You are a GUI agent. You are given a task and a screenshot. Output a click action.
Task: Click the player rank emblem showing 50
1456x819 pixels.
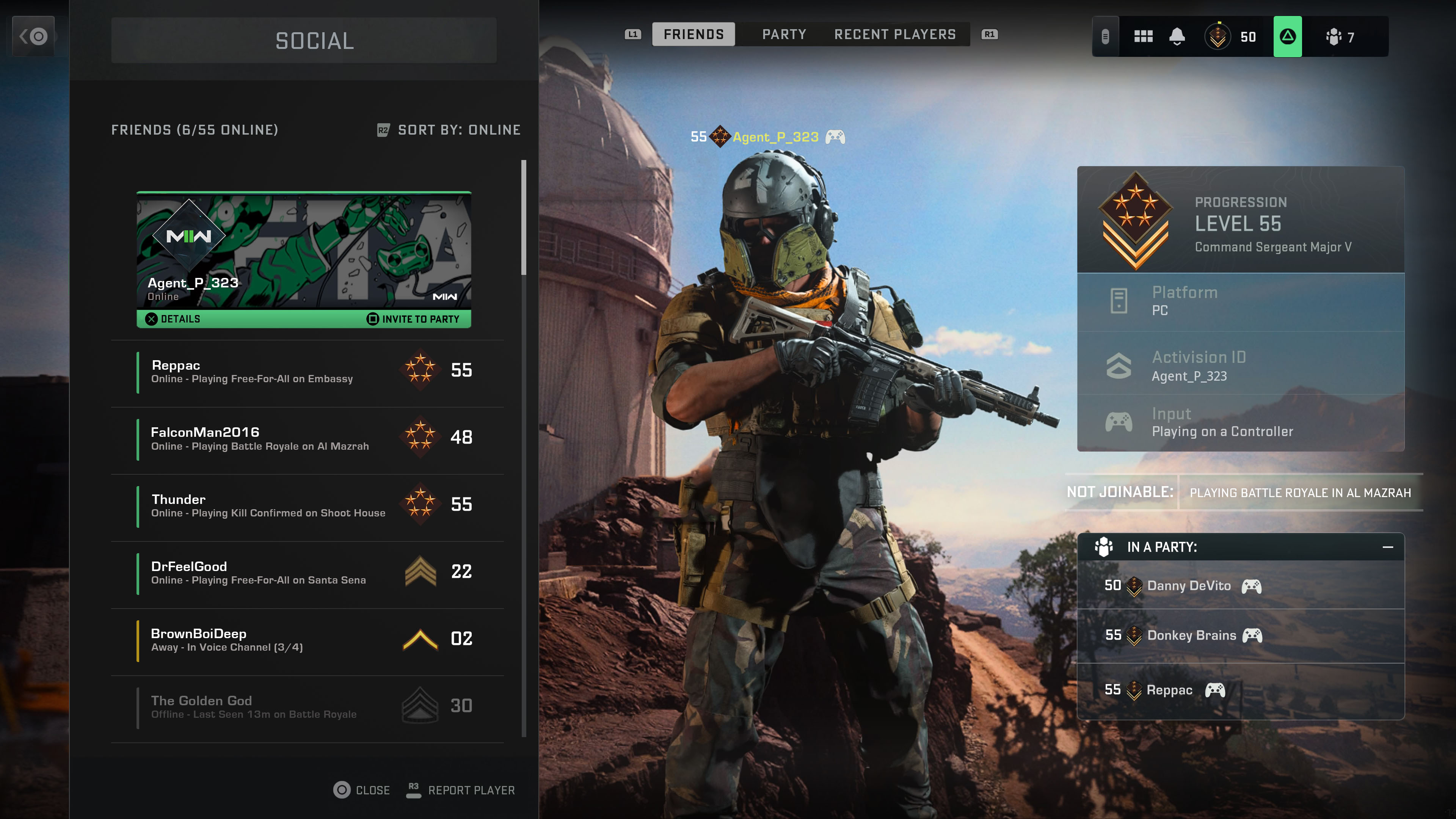coord(1218,36)
